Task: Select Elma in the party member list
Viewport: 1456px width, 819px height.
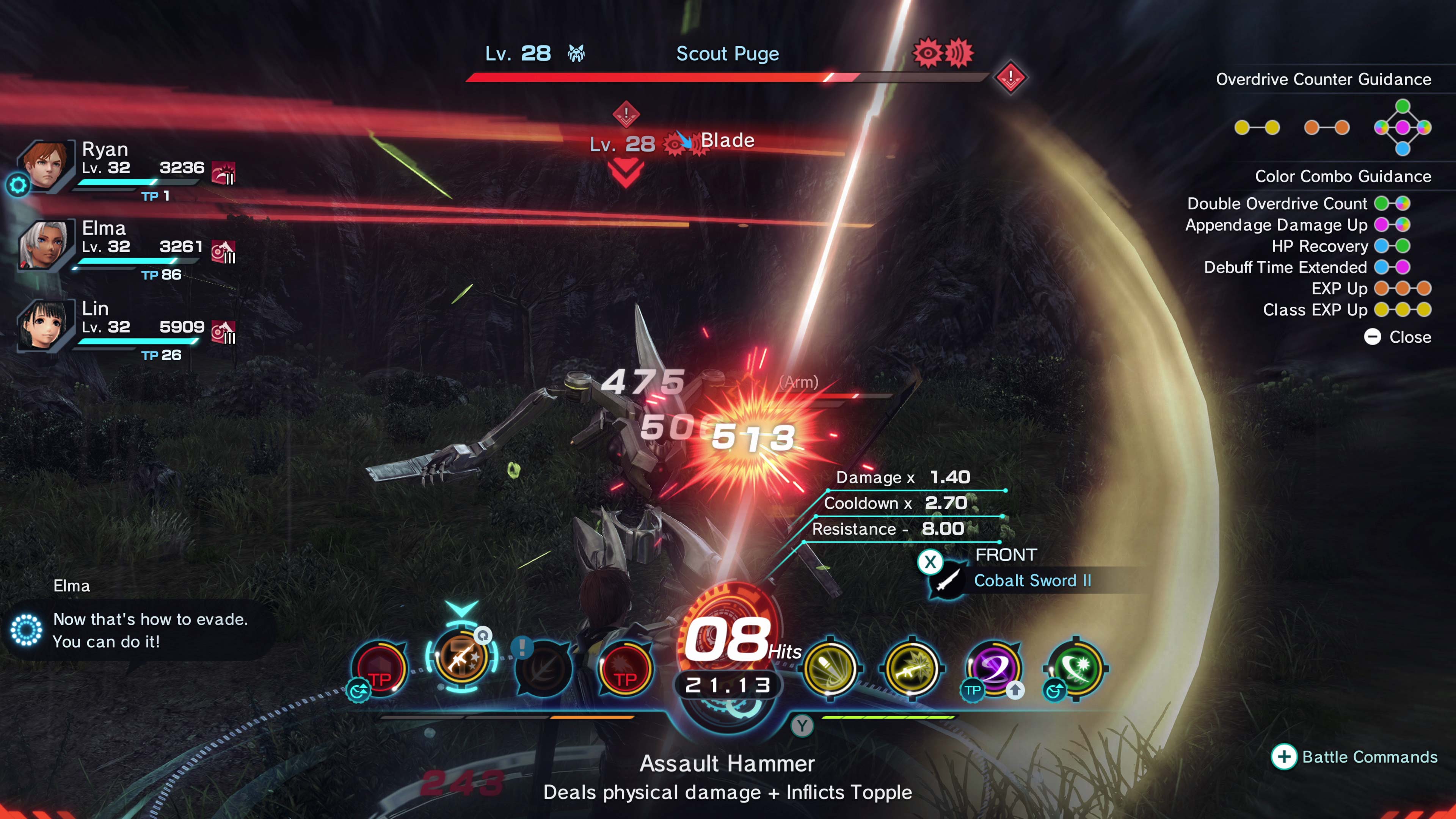Action: [45, 244]
